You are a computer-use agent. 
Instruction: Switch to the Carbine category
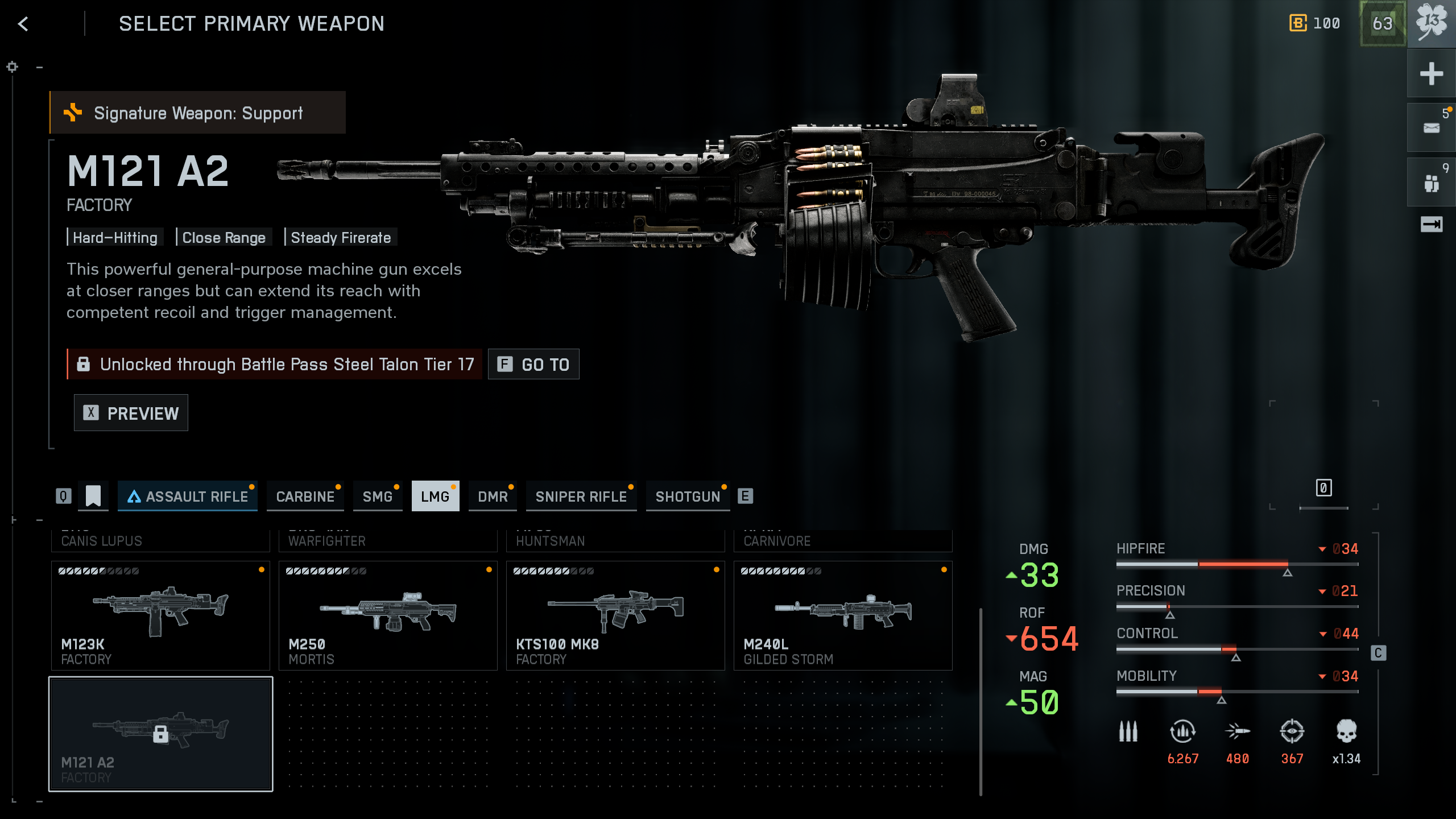305,496
